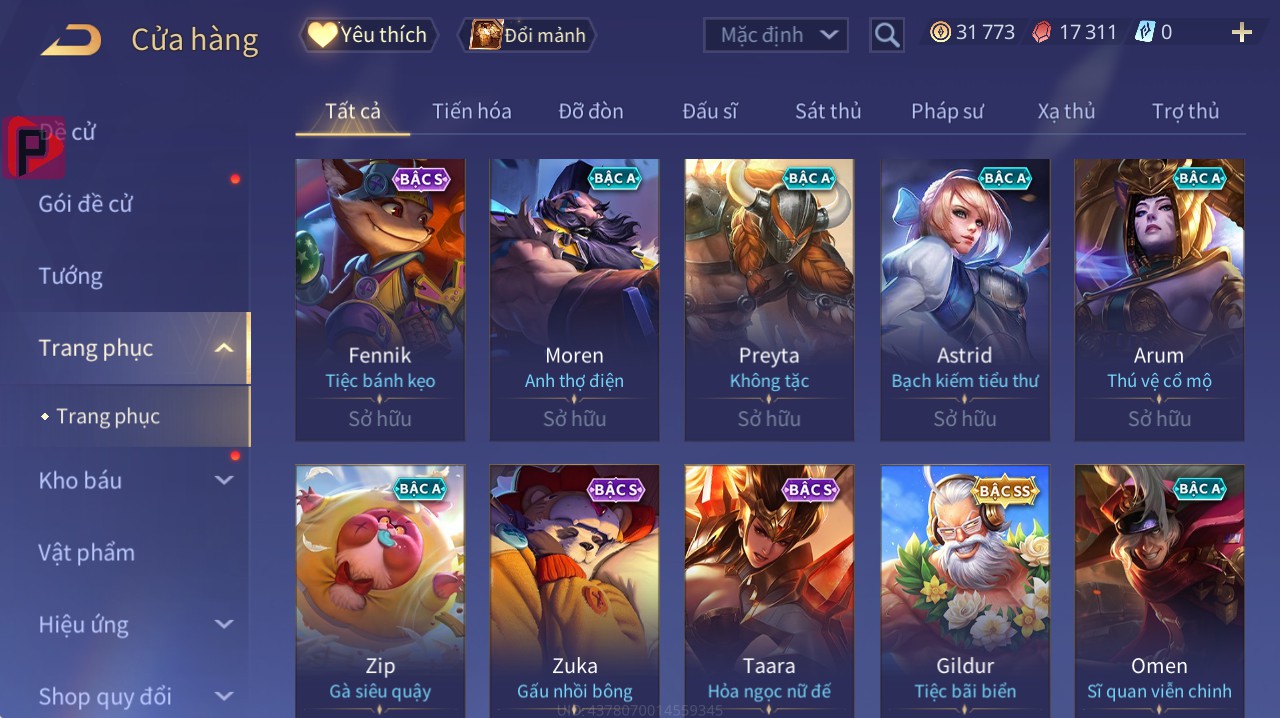
Task: Choose the Trợ thủ tab
Action: (1185, 111)
